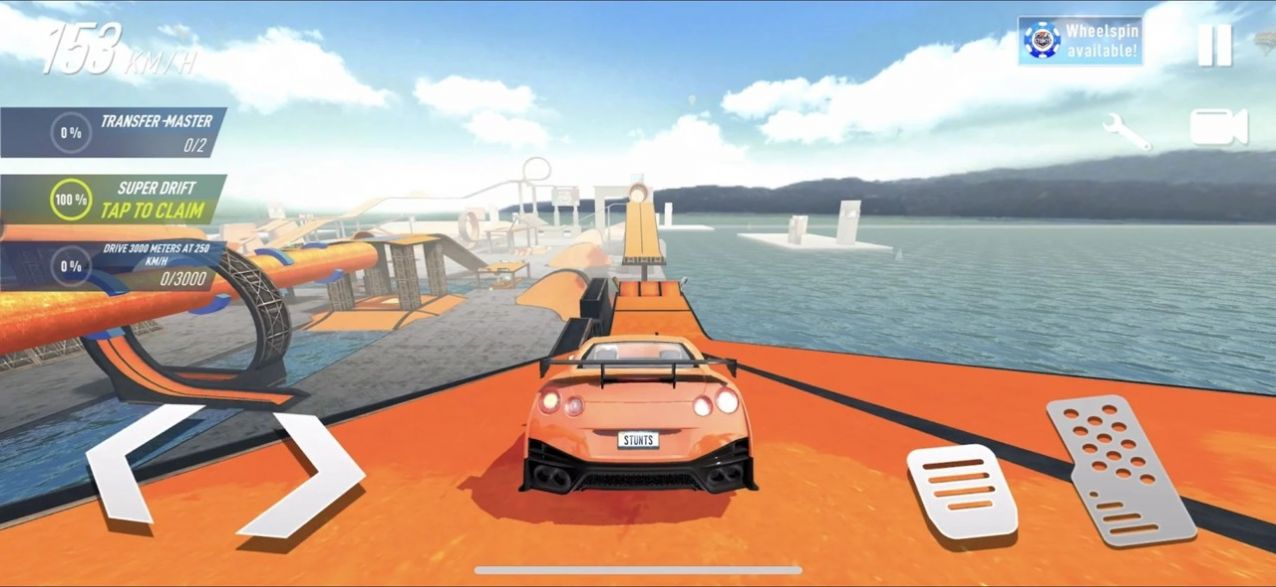Tap the brake pedal
This screenshot has height=587, width=1276.
coord(961,491)
